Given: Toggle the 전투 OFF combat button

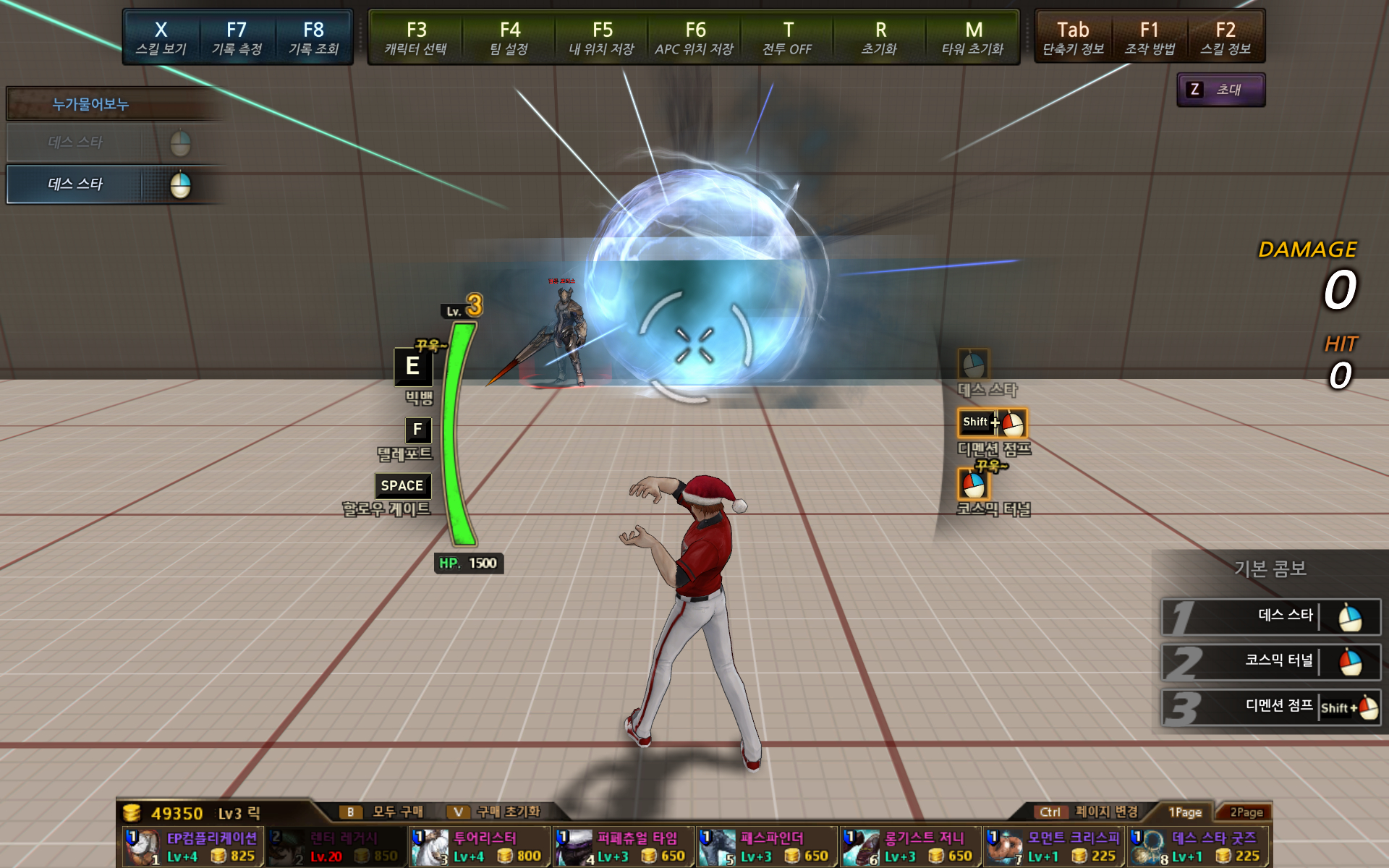Looking at the screenshot, I should [x=788, y=38].
